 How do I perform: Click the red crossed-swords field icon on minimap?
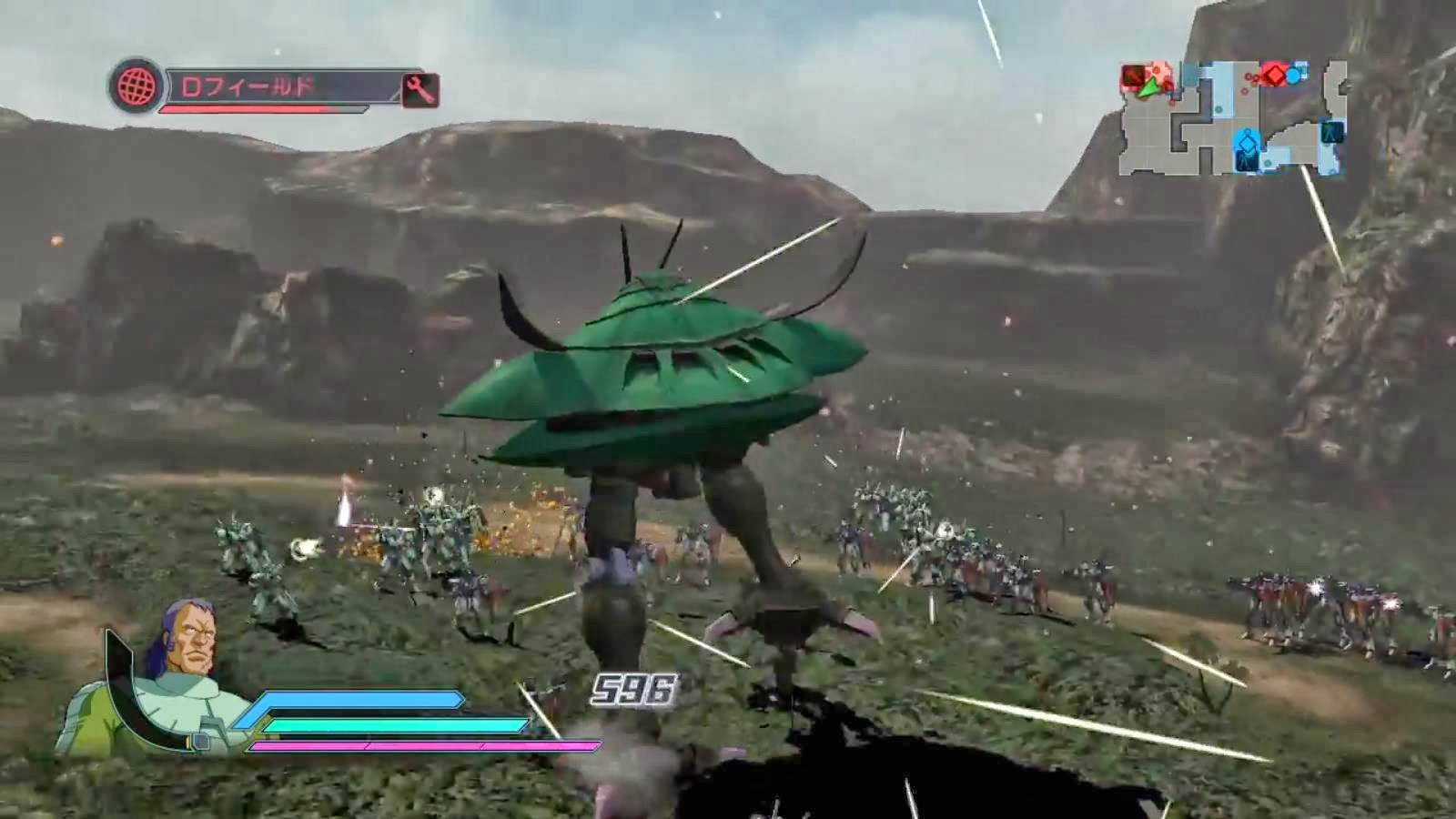click(1133, 76)
